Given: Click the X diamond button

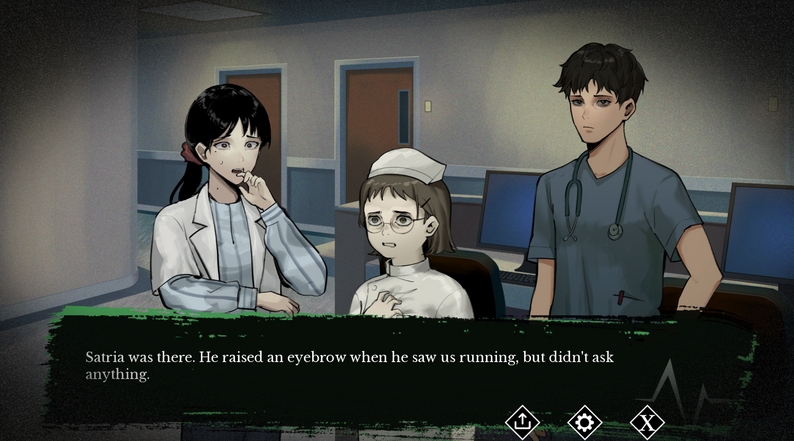Looking at the screenshot, I should [x=647, y=422].
